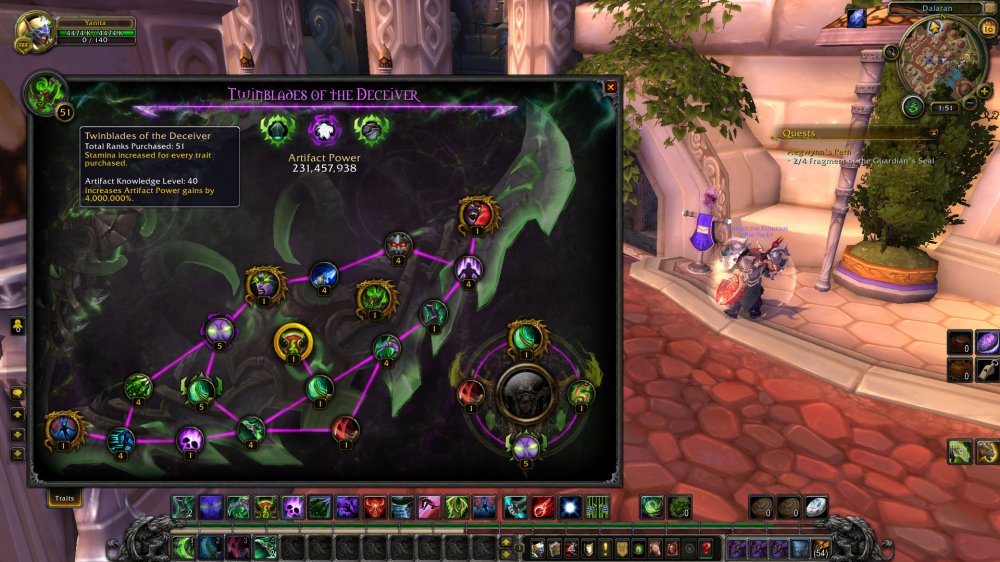1000x562 pixels.
Task: Click the large central artifact trait circle
Action: tap(526, 393)
